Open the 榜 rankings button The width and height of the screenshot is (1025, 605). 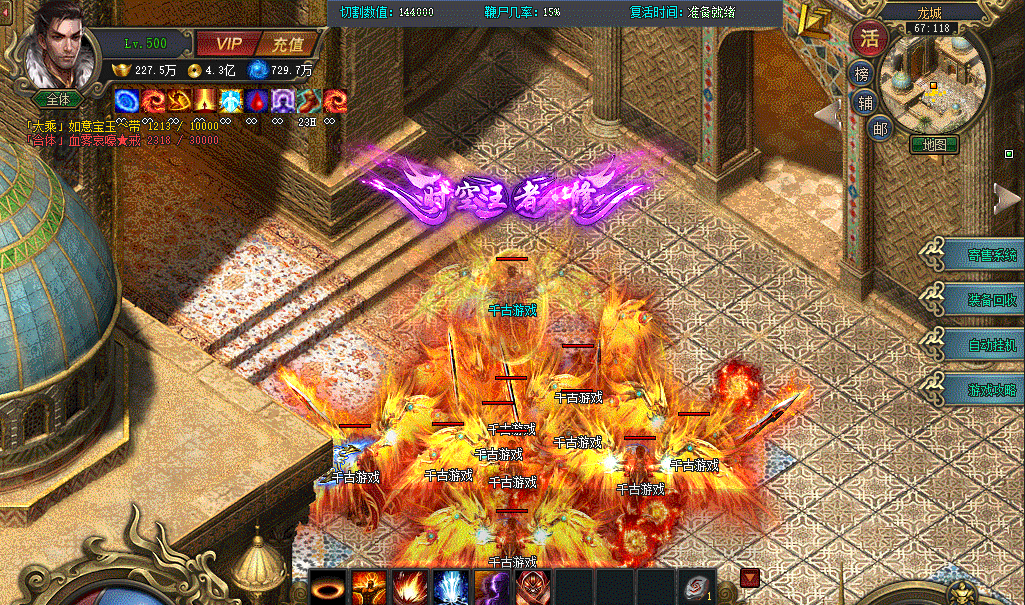click(861, 74)
